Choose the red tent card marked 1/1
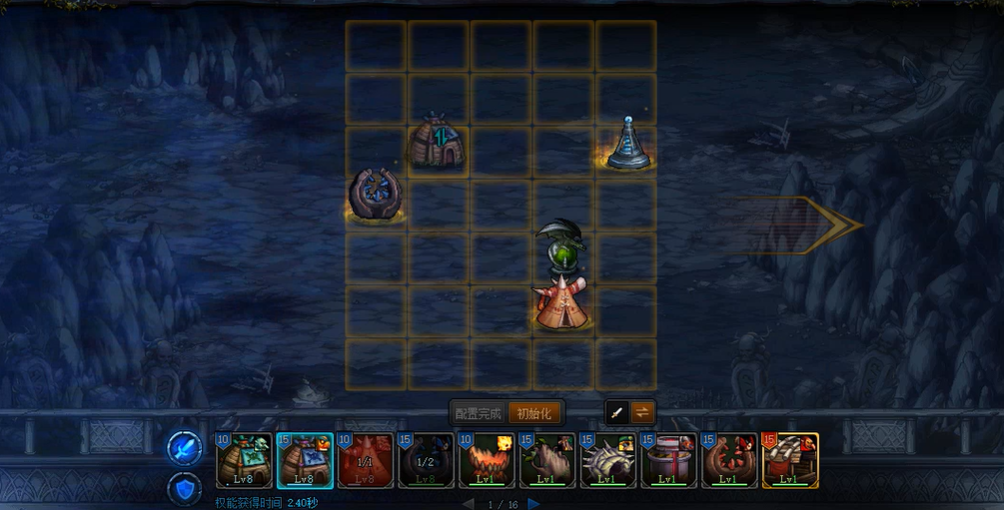Viewport: 1004px width, 510px height. pos(365,460)
